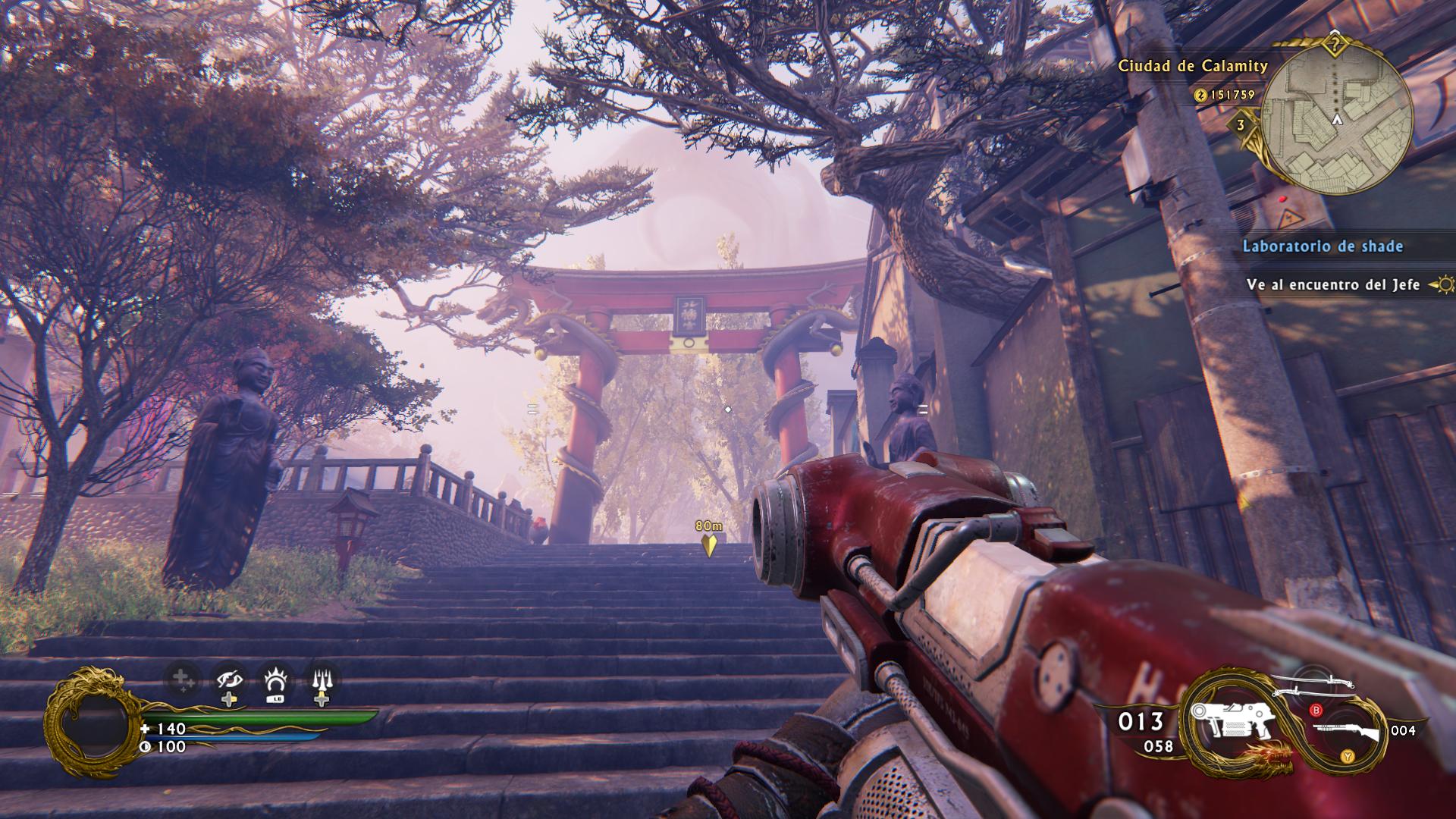Open the "Laboratorio de shade" mission title
The width and height of the screenshot is (1456, 819).
tap(1322, 246)
